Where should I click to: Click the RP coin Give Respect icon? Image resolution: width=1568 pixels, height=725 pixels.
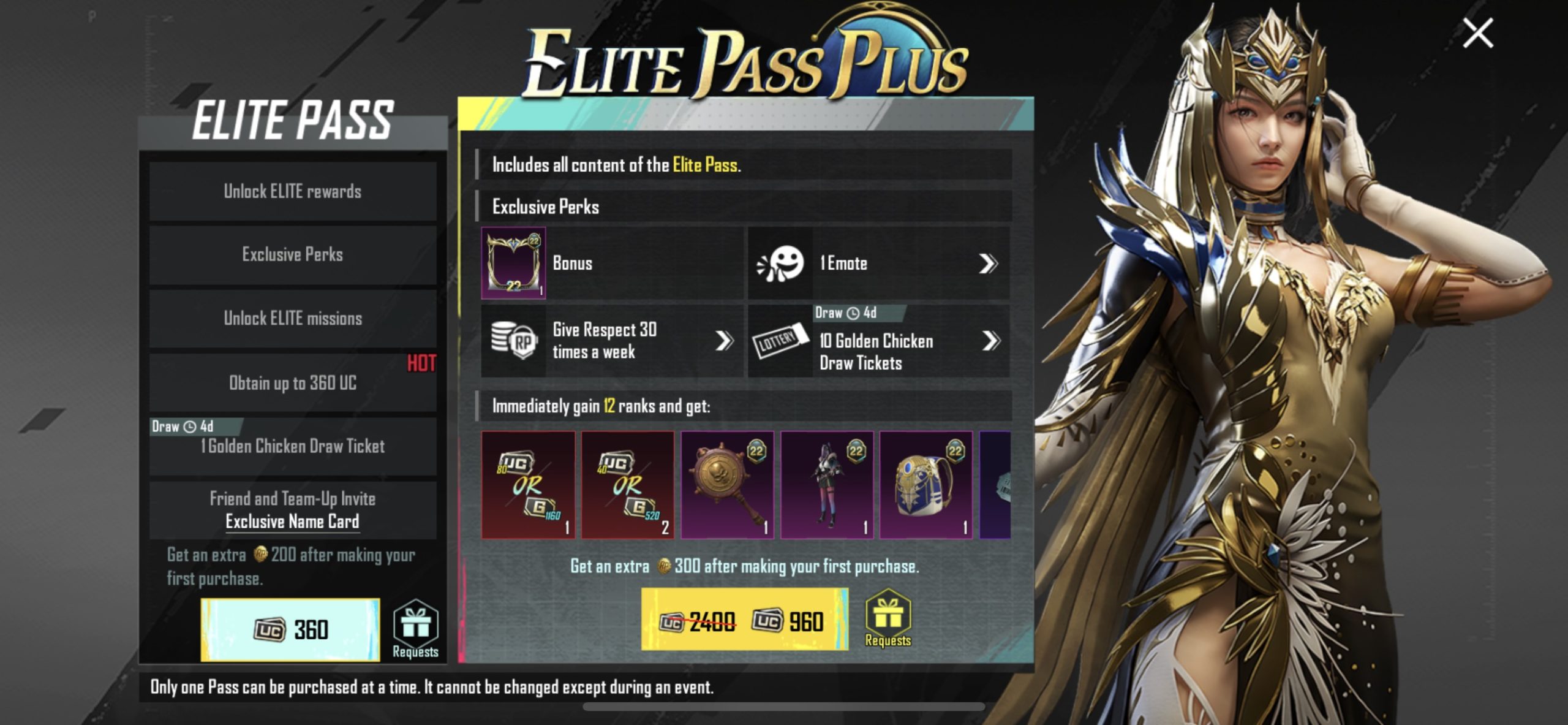tap(513, 343)
